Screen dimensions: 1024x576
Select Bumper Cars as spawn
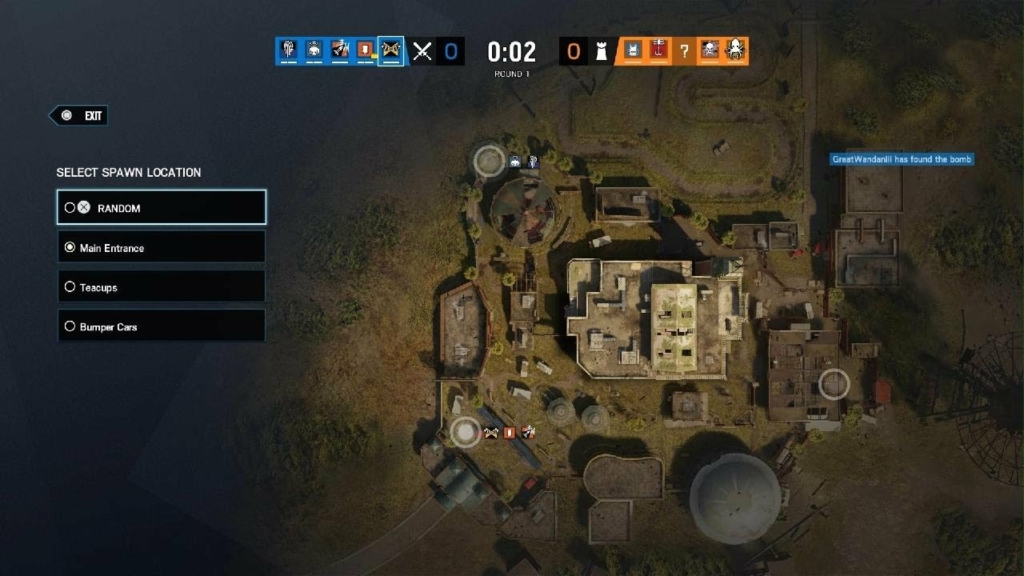[x=161, y=326]
